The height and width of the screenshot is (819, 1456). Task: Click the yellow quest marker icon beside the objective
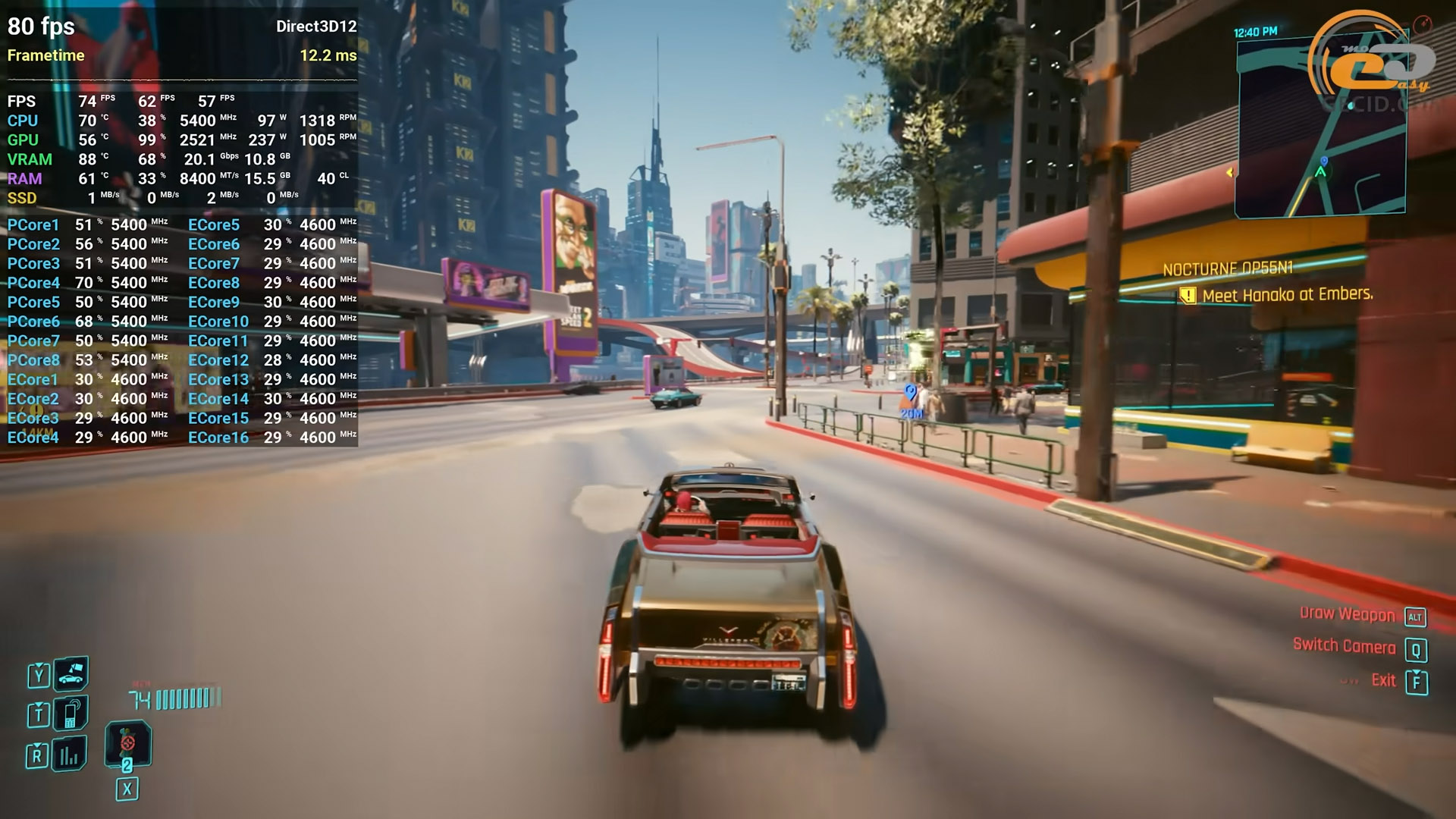(1187, 297)
